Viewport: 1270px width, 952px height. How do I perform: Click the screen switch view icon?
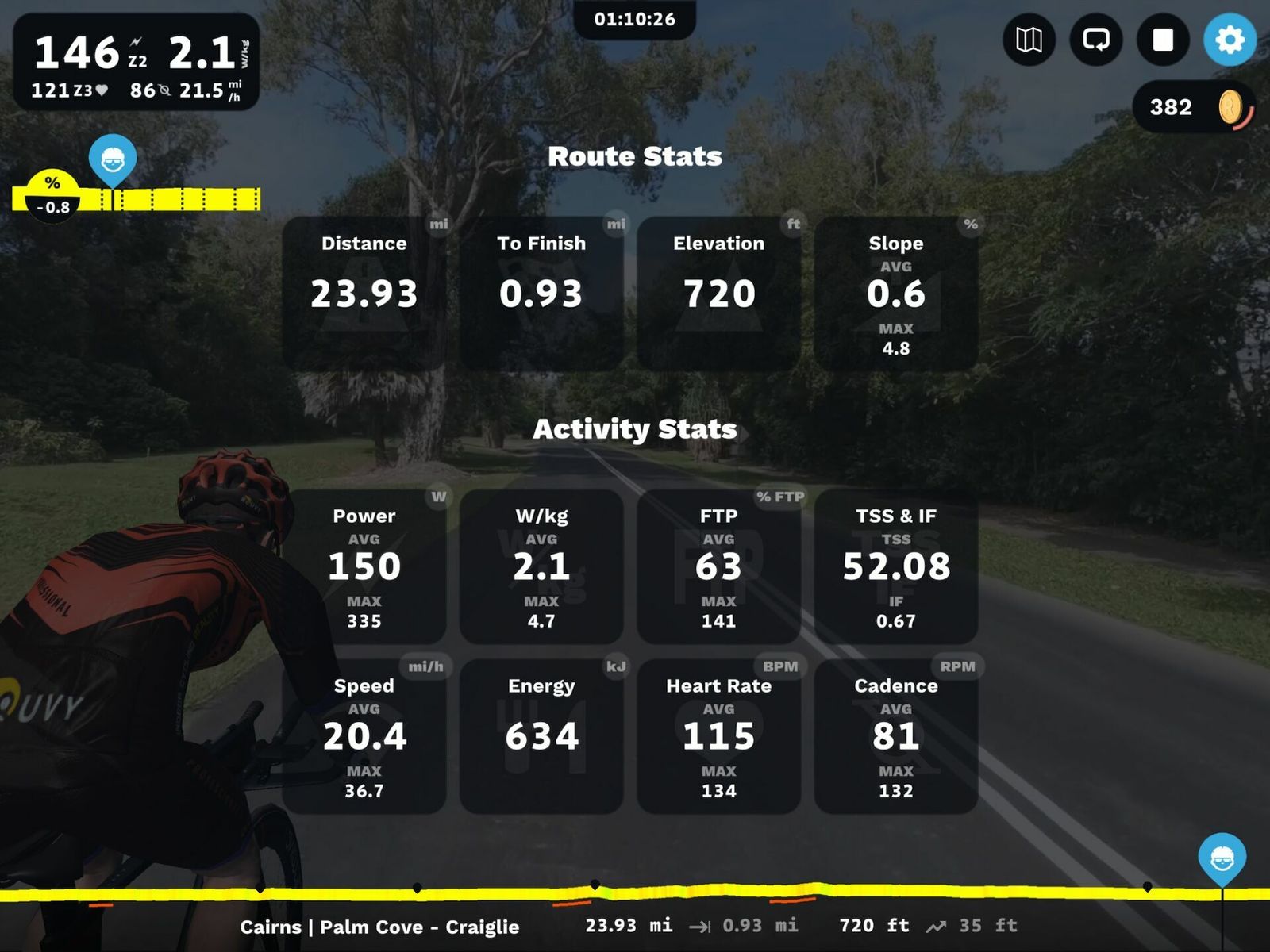[x=1096, y=40]
